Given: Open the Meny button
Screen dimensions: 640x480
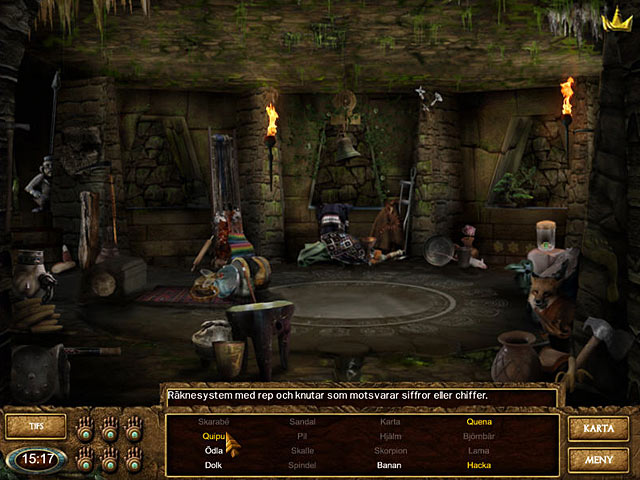Looking at the screenshot, I should 597,460.
